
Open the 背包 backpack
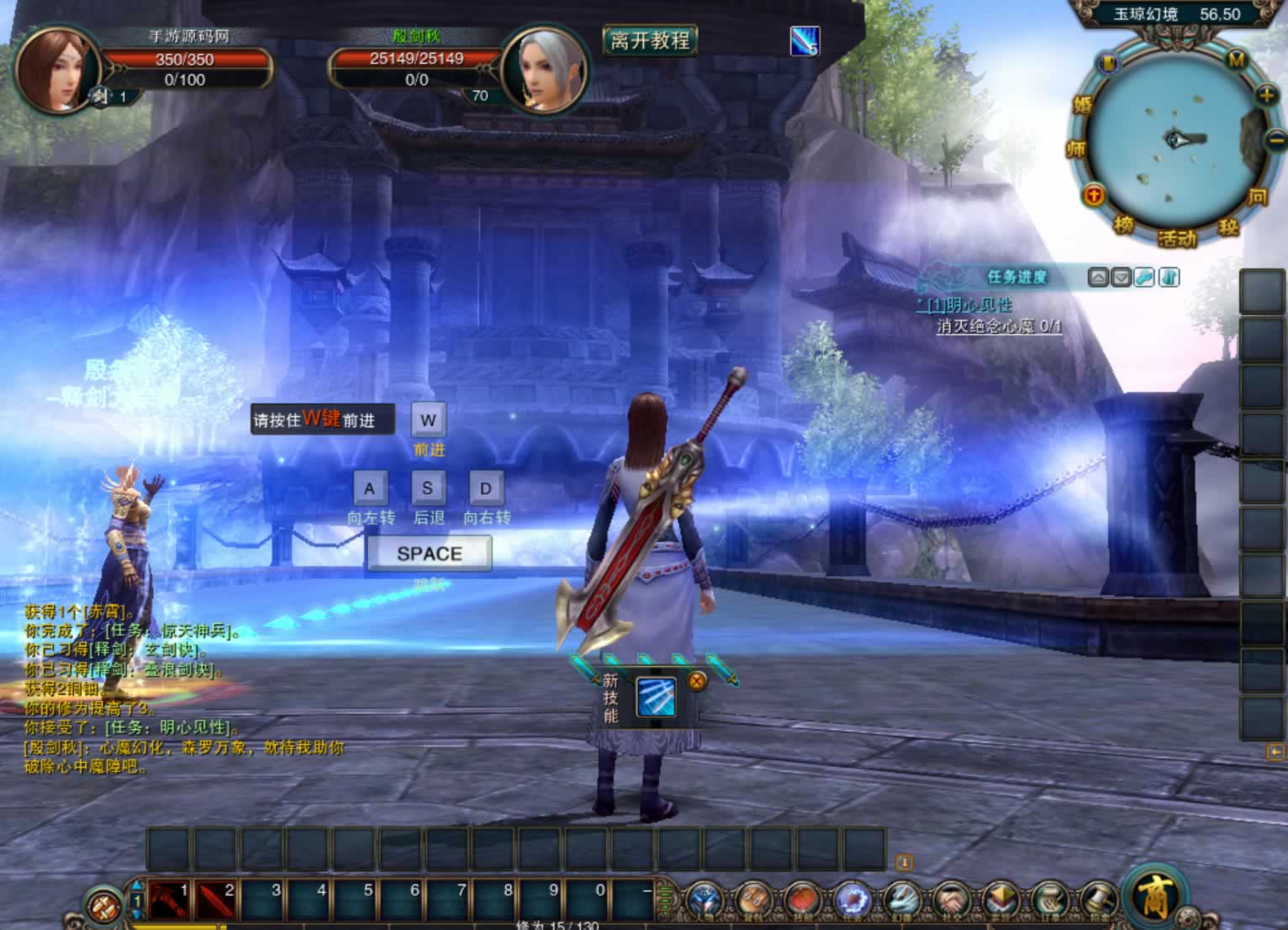pos(752,901)
